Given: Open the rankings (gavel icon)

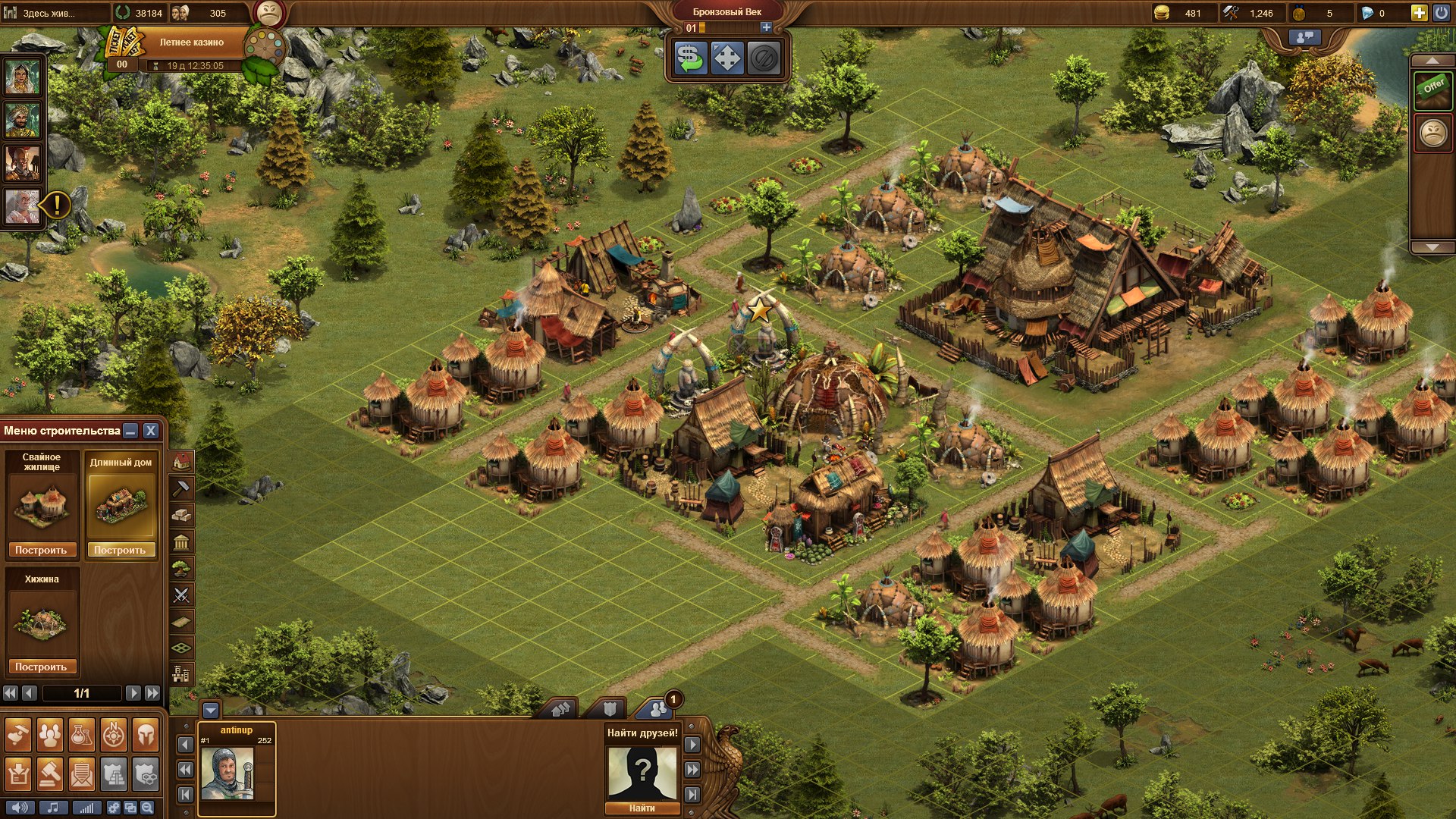Looking at the screenshot, I should tap(49, 774).
